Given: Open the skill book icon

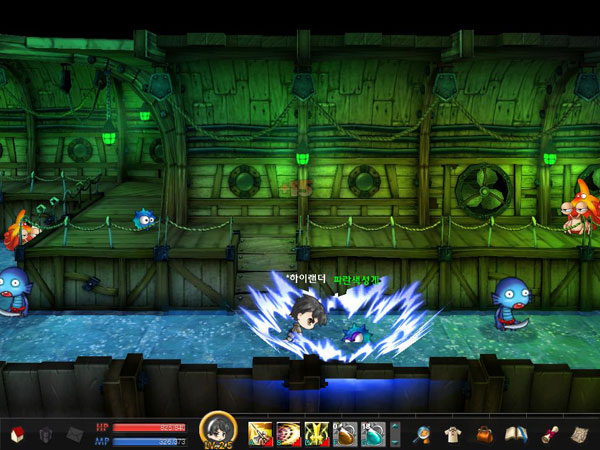Looking at the screenshot, I should tap(516, 434).
